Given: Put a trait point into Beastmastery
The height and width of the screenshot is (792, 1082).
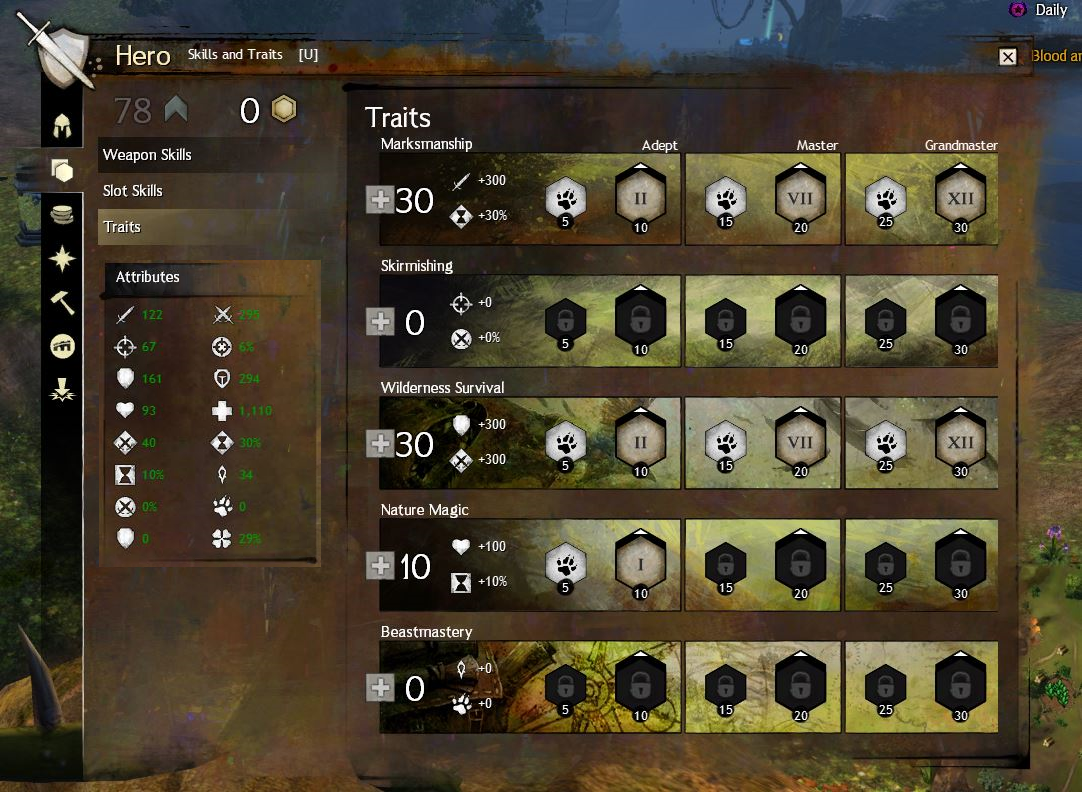Looking at the screenshot, I should click(380, 688).
